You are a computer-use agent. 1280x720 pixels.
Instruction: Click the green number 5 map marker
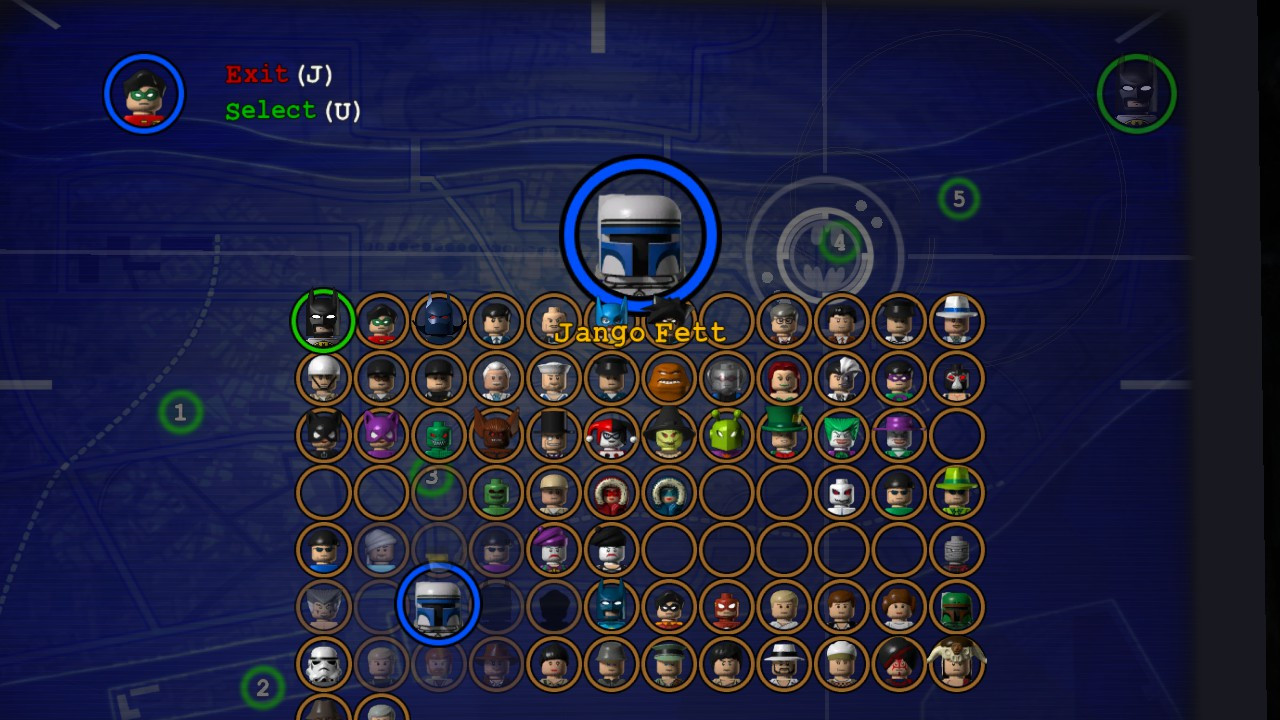click(958, 199)
